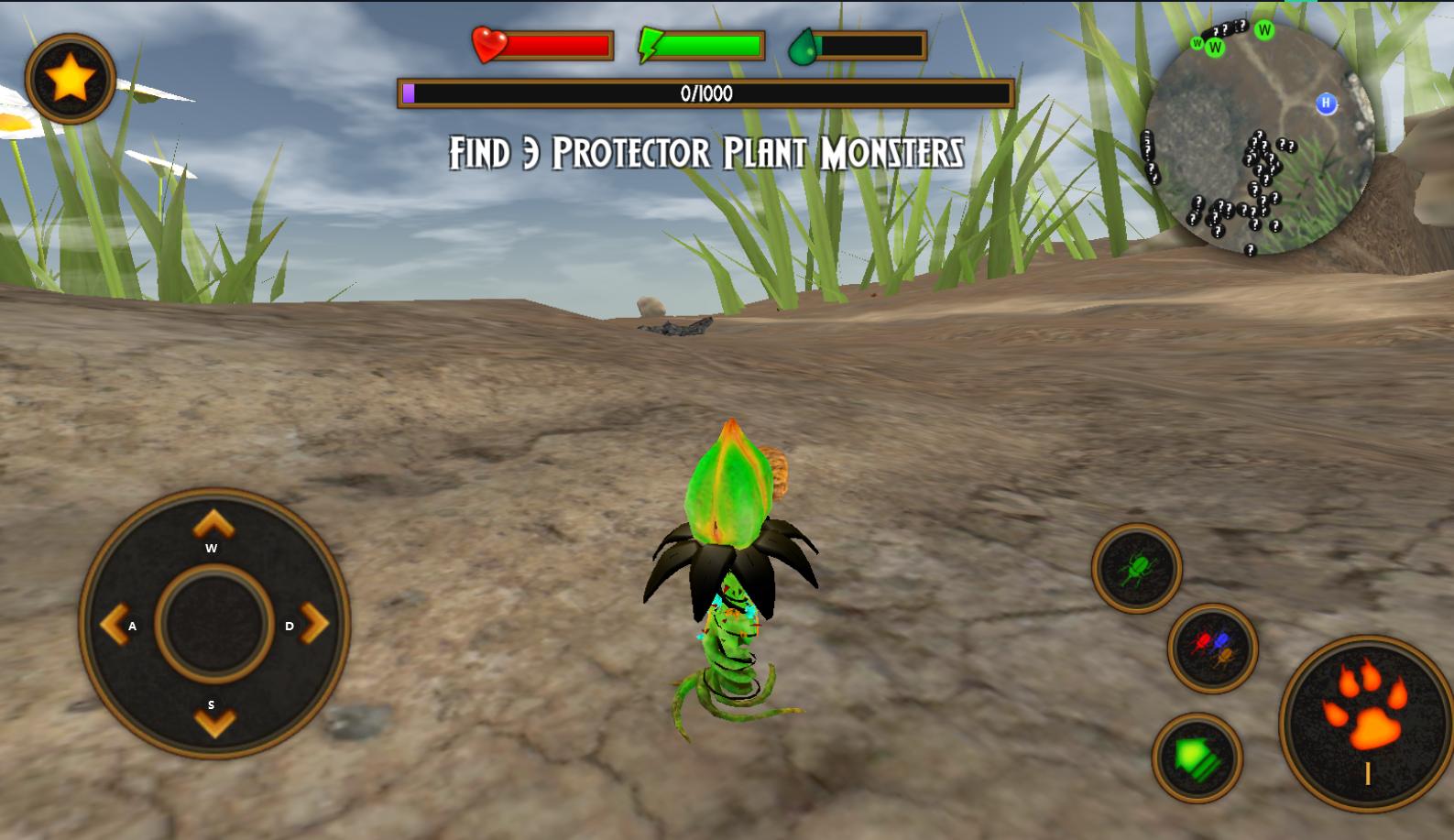Turn right with the D arrow
The image size is (1454, 840).
(x=314, y=624)
